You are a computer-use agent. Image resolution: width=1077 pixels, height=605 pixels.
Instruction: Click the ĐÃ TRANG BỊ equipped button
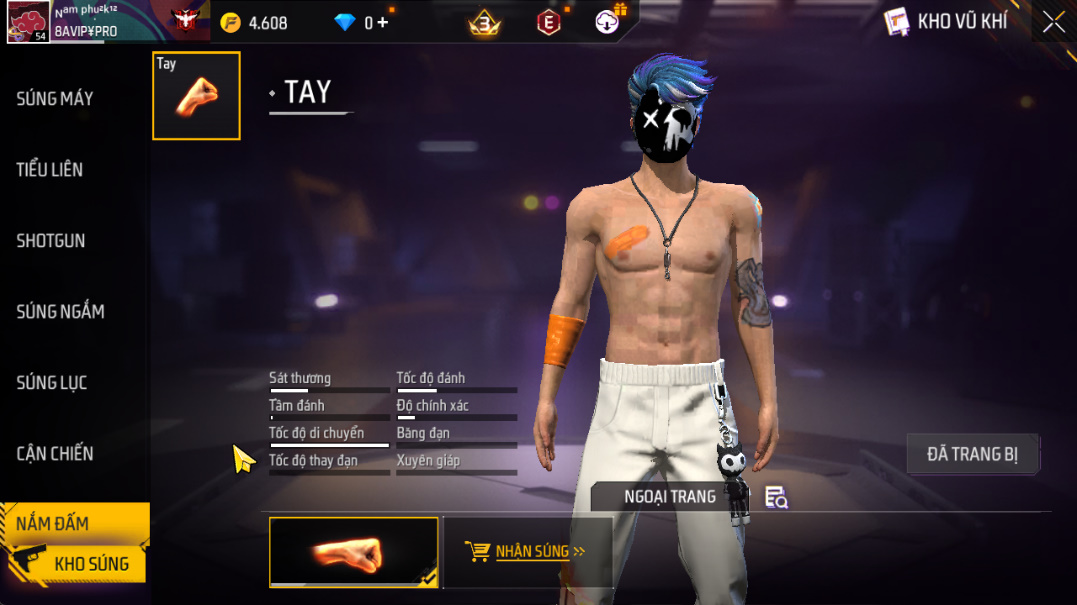click(972, 454)
